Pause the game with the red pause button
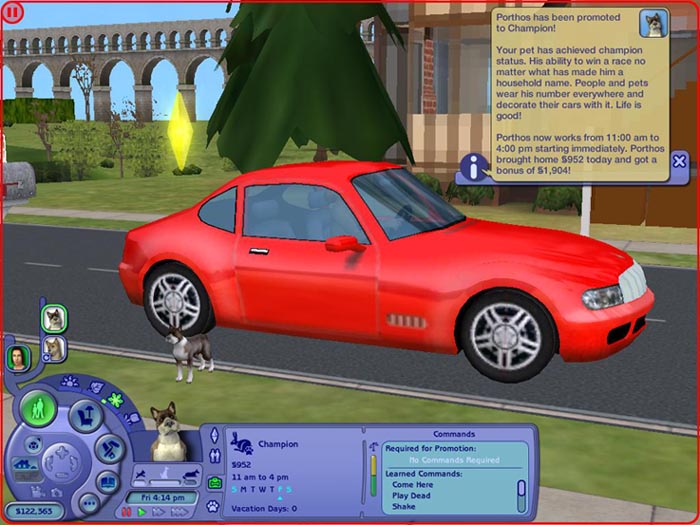This screenshot has width=700, height=525. coord(126,512)
